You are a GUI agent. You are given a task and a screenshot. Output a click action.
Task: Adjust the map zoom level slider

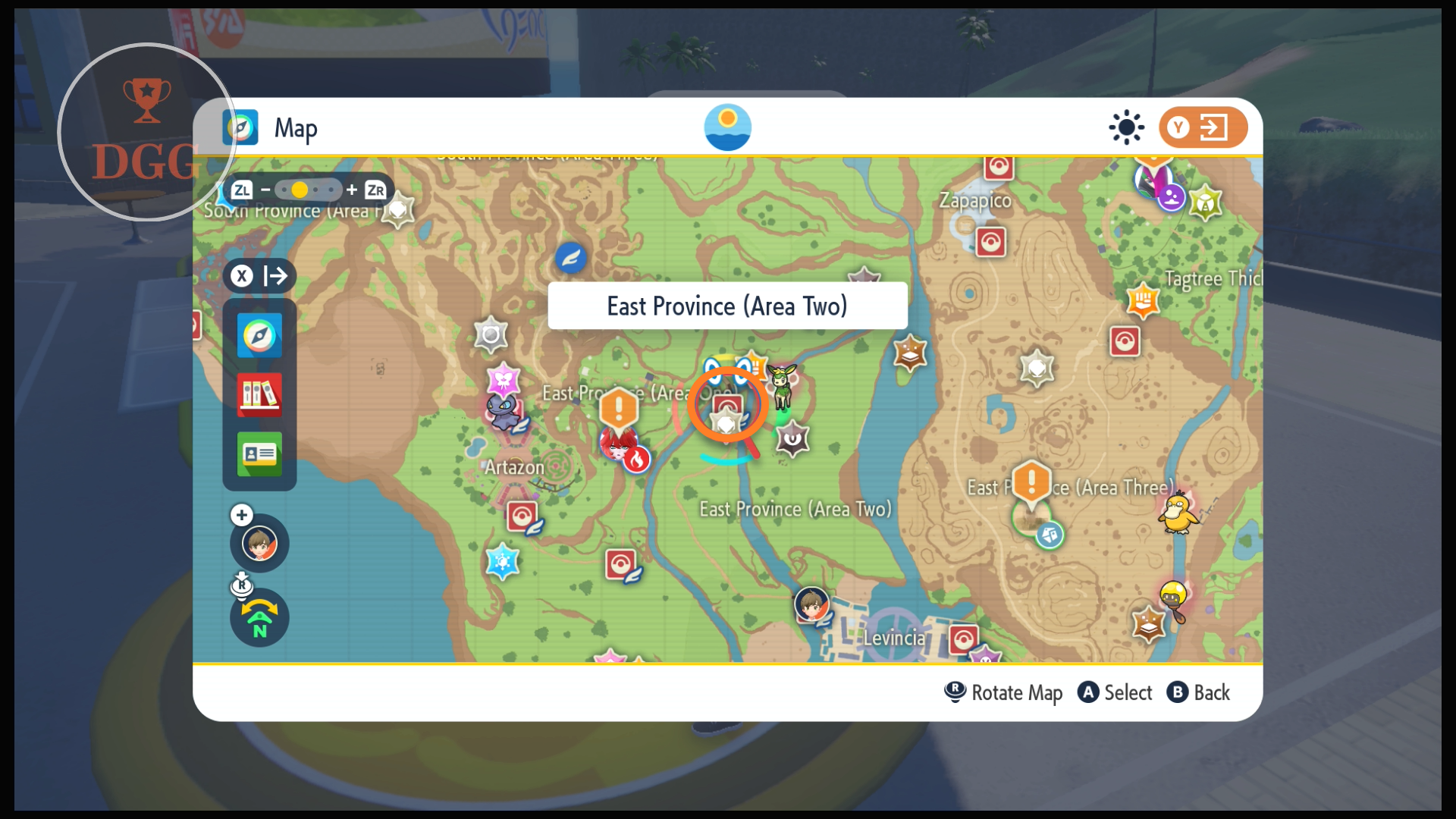(x=308, y=190)
